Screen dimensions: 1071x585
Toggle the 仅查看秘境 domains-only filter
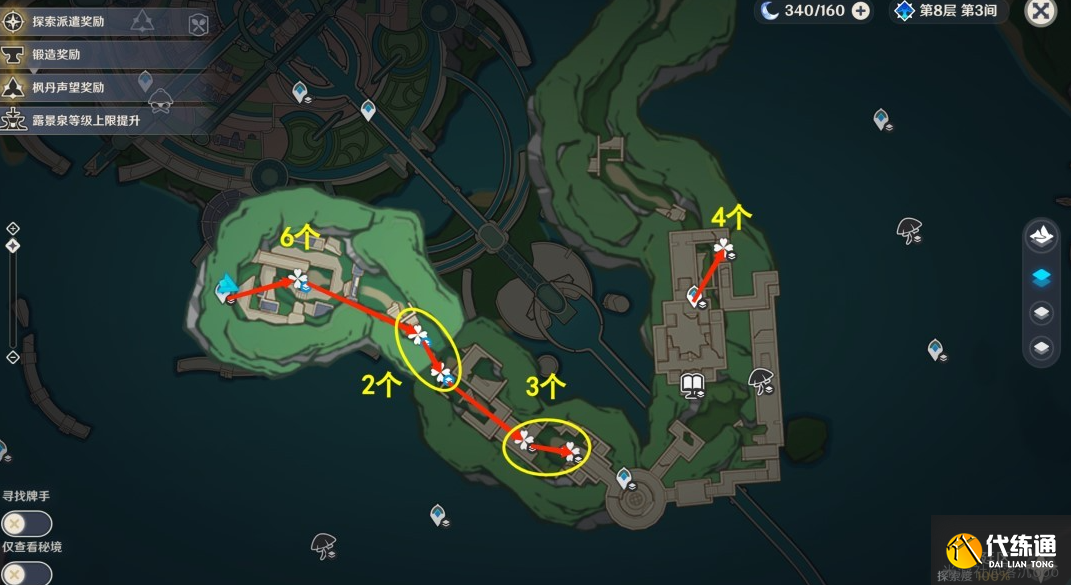(x=25, y=573)
